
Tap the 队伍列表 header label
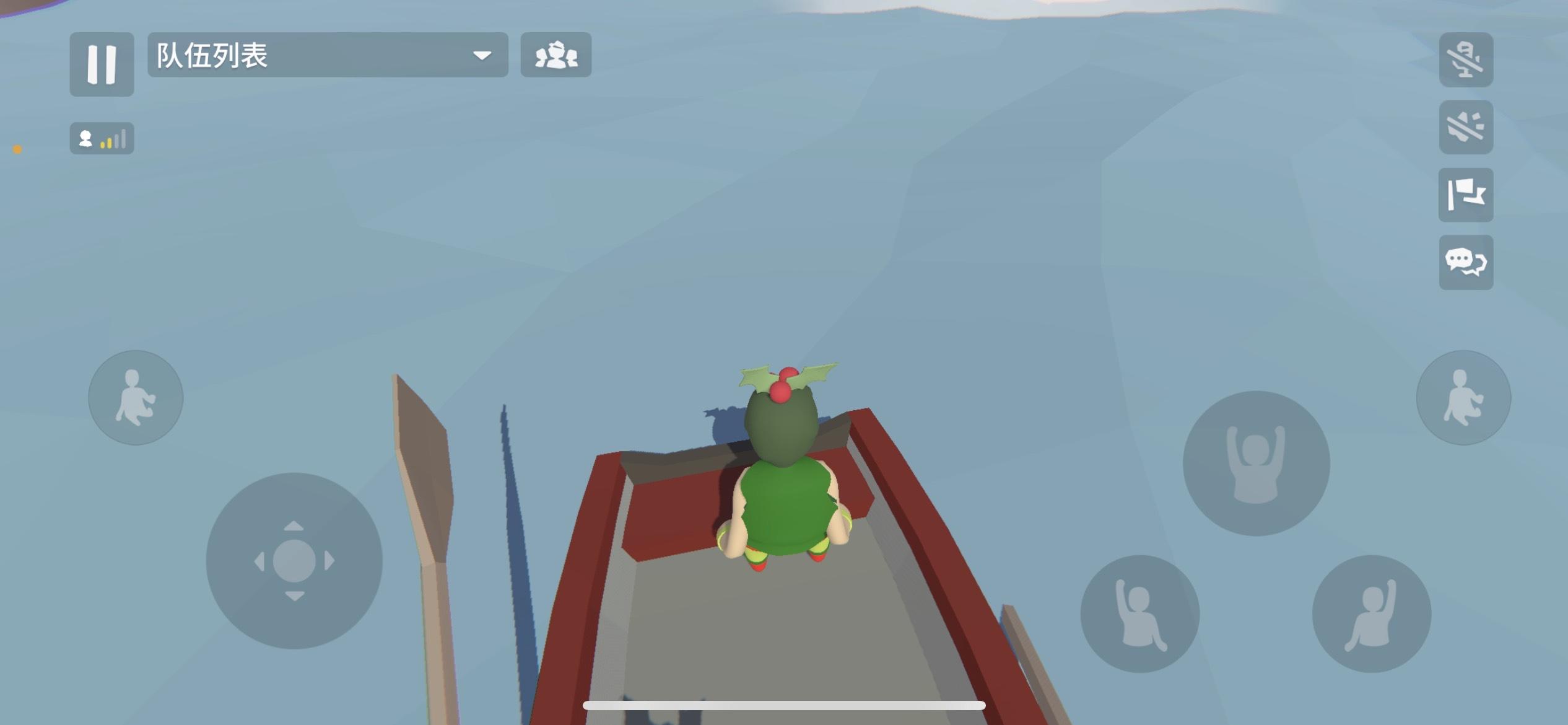[x=211, y=56]
